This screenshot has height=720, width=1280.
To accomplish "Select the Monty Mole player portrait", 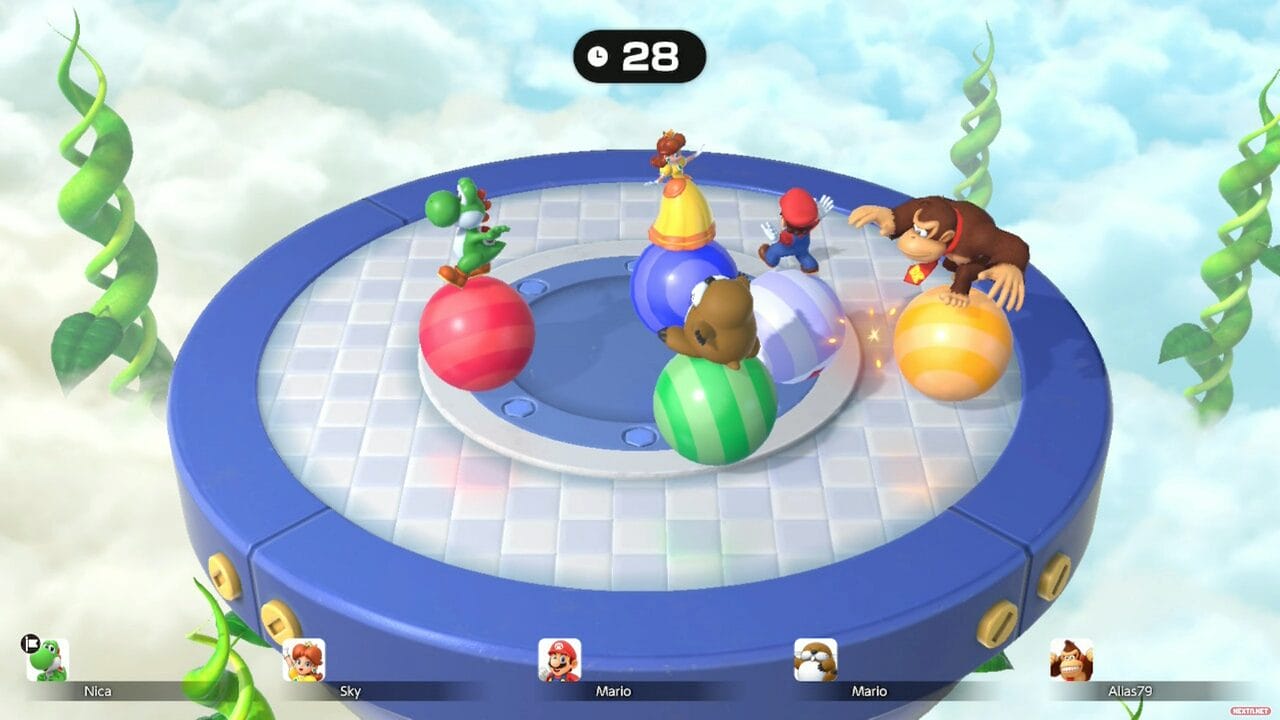I will pos(816,660).
